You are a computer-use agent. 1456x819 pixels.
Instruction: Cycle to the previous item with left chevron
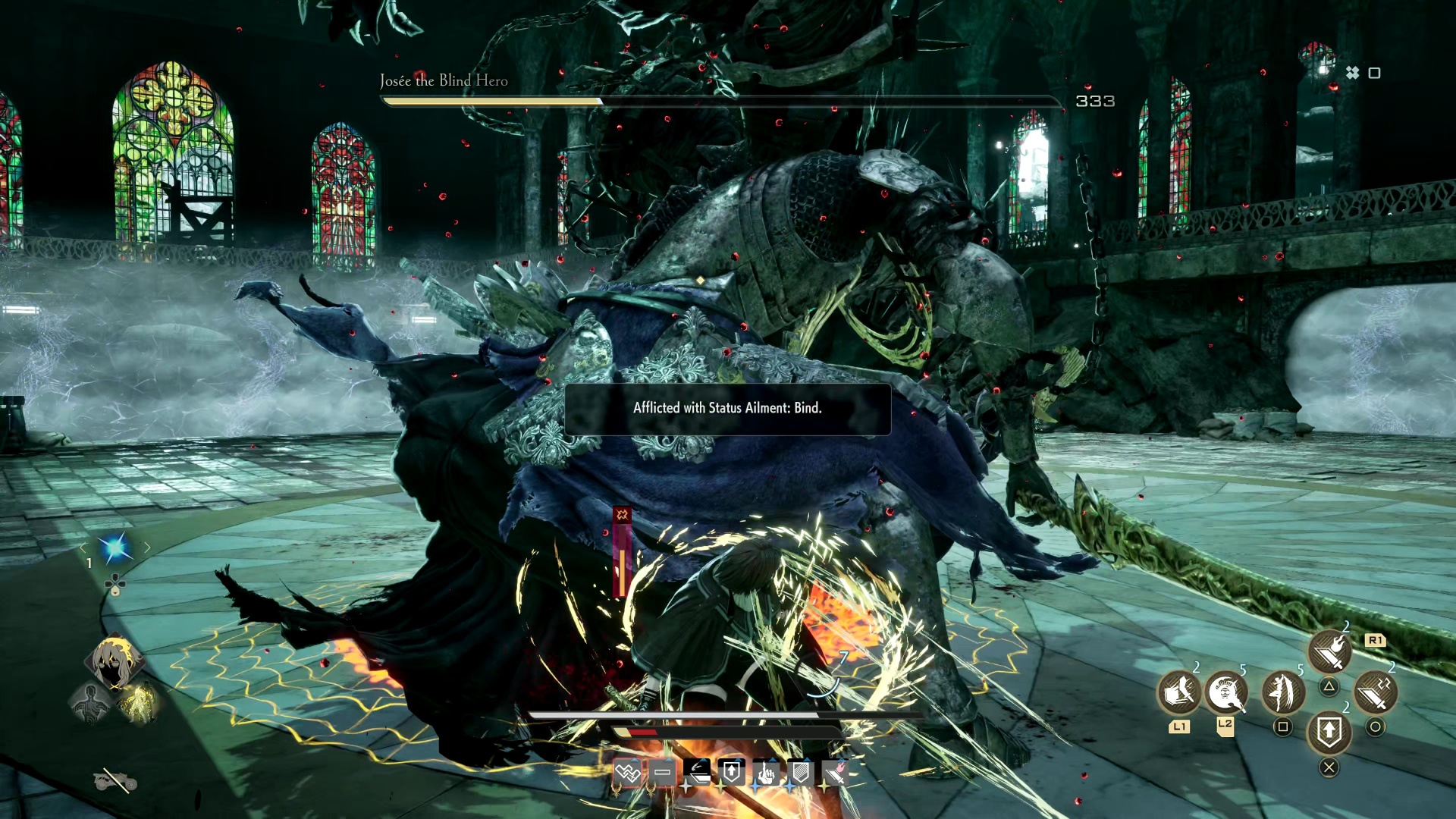(83, 548)
